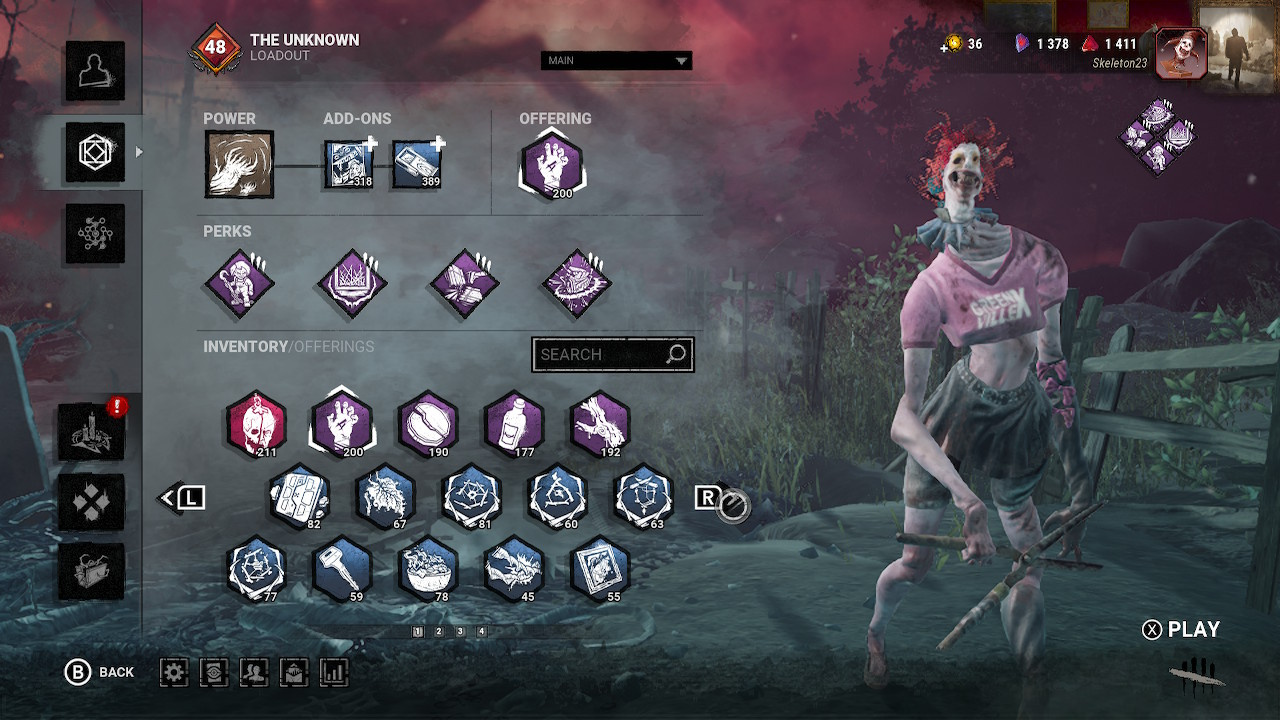
Task: Open the candle rituals menu with alert
Action: tap(92, 431)
